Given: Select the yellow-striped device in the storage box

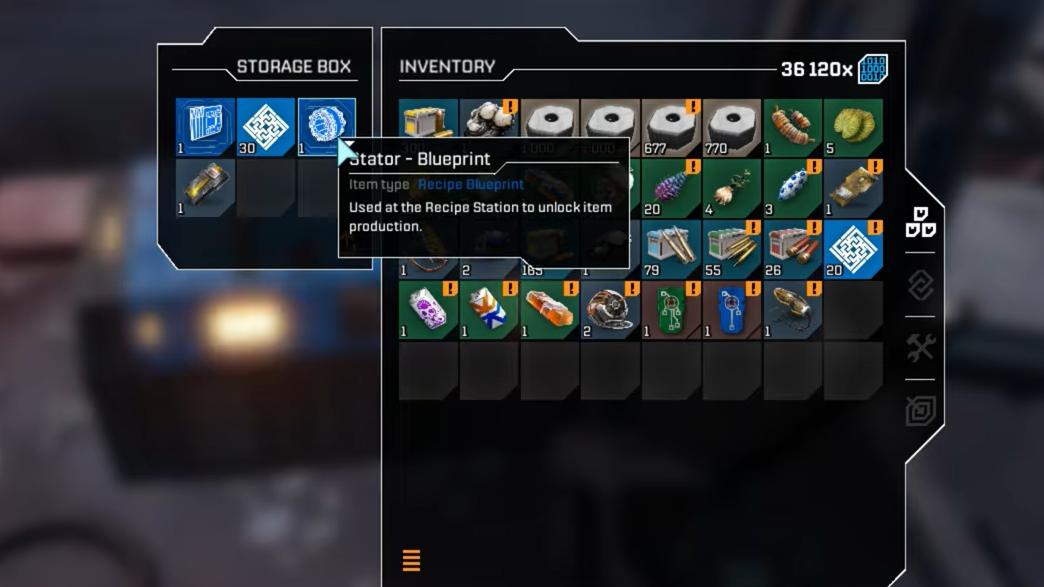Looking at the screenshot, I should (205, 188).
